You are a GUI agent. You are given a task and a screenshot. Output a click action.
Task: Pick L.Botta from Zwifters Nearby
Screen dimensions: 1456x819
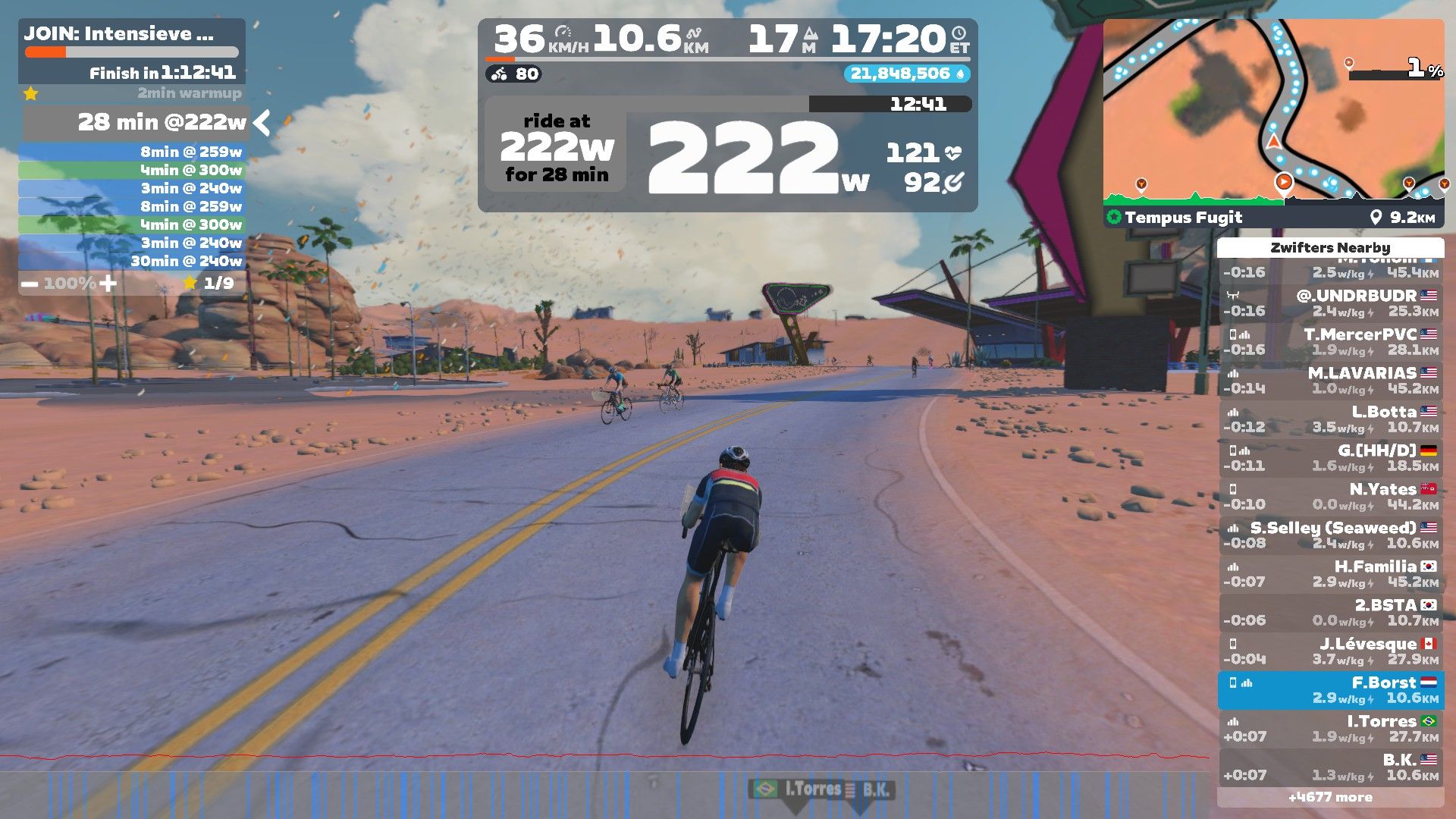(x=1331, y=419)
